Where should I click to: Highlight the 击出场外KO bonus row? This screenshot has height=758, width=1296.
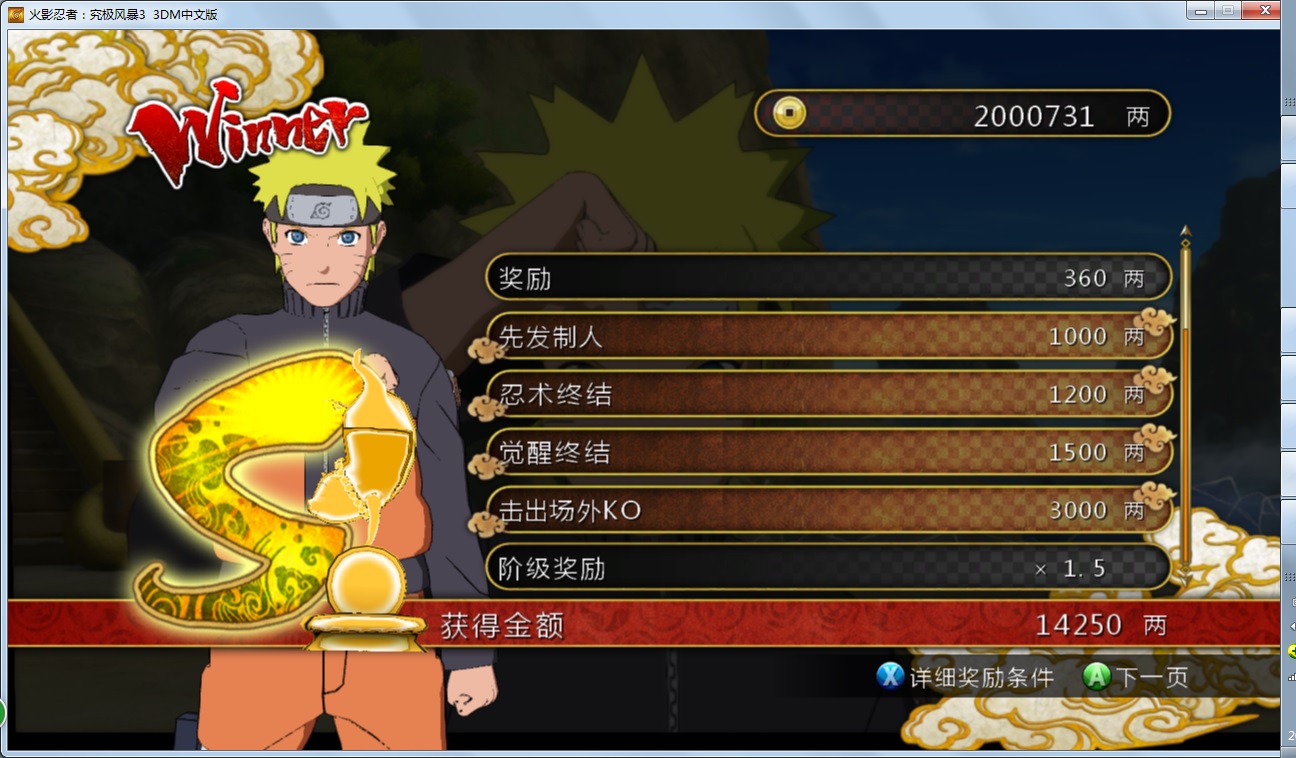point(828,511)
